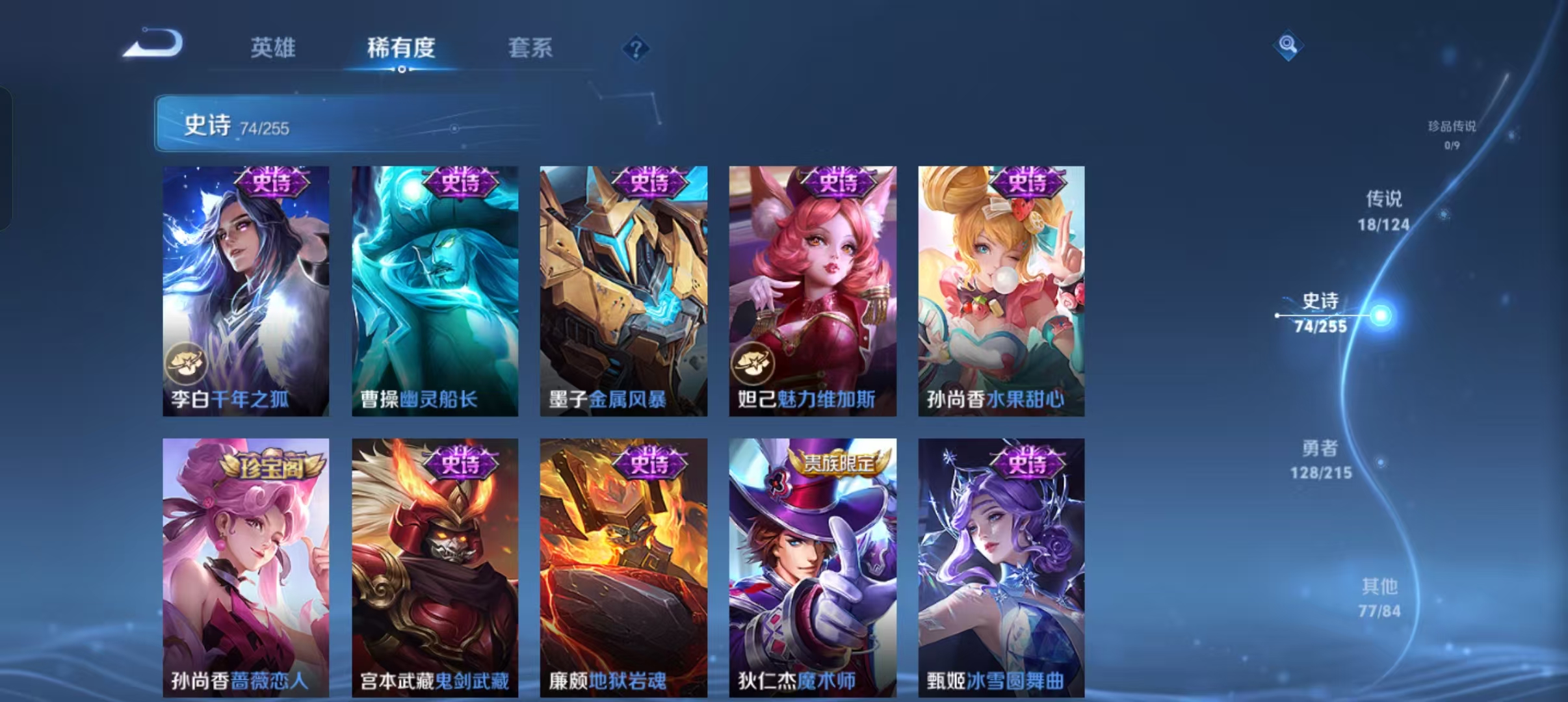Open the 廉颇地狱岩魂 skin thumbnail
This screenshot has height=702, width=1568.
pos(623,565)
